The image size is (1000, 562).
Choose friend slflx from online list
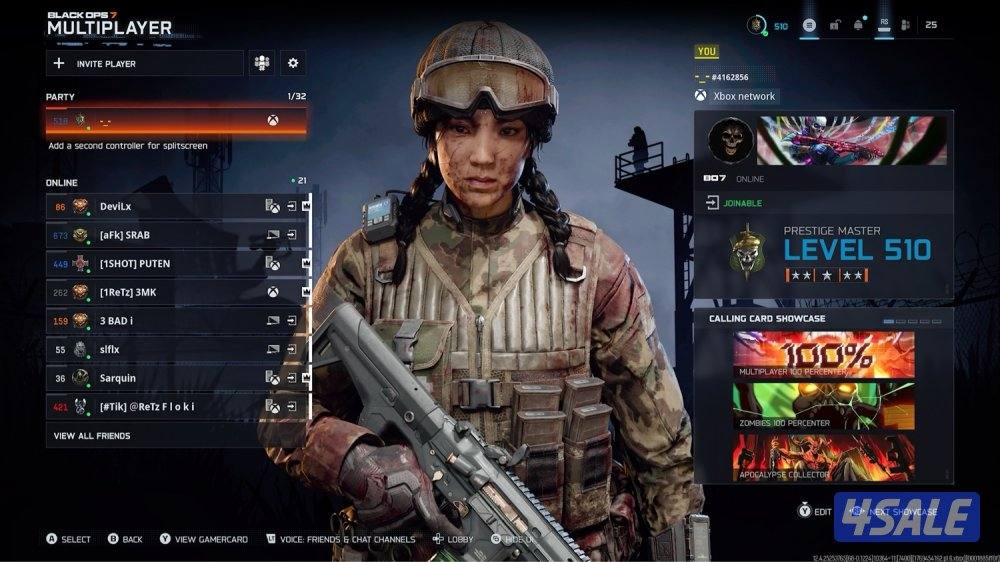[x=160, y=350]
